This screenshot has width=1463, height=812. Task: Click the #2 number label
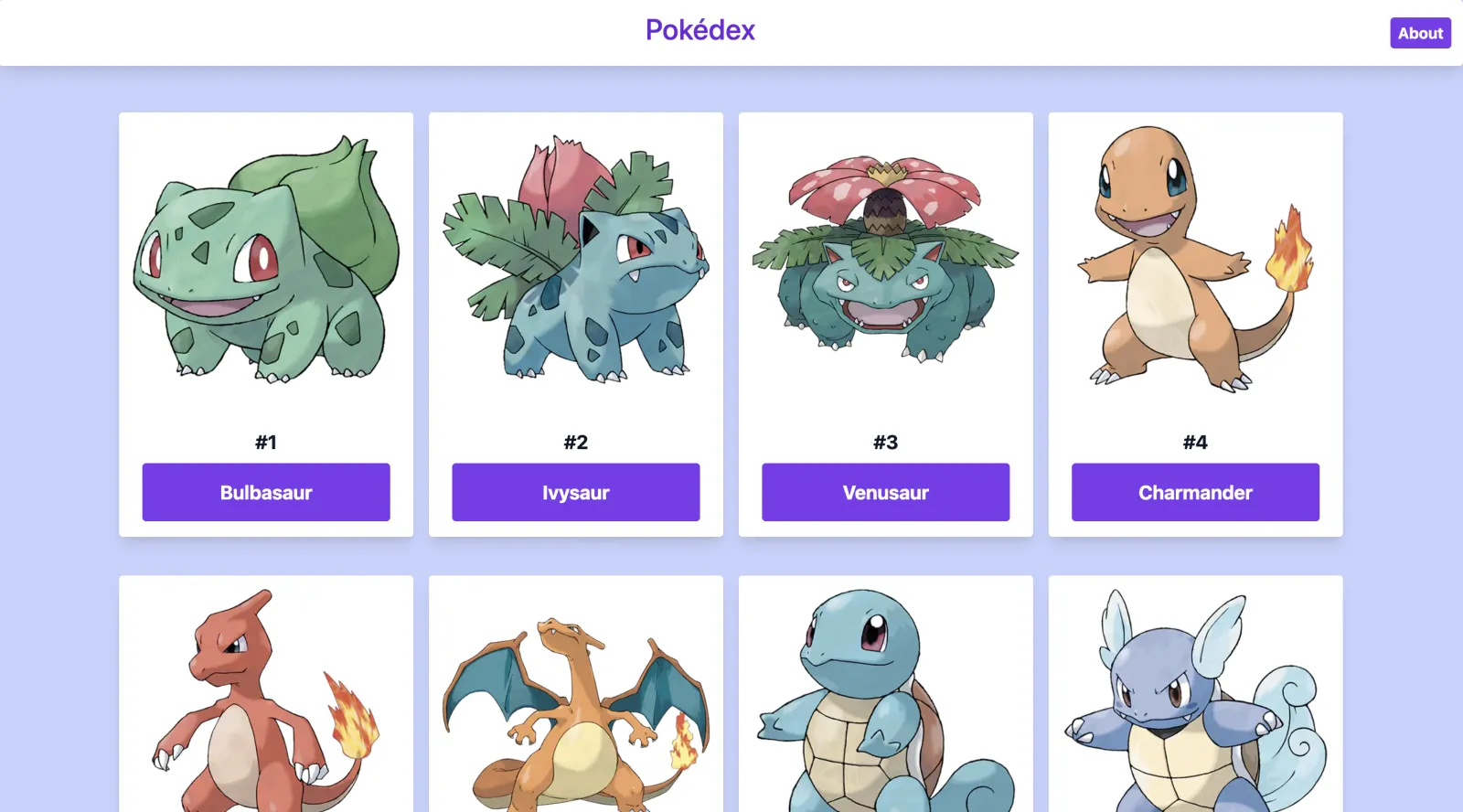(x=575, y=442)
